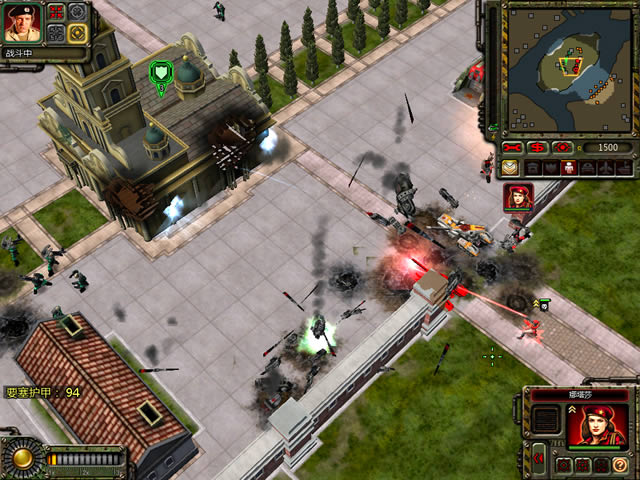Screen dimensions: 640x480
Task: Select the green shield badge above the building
Action: click(160, 72)
